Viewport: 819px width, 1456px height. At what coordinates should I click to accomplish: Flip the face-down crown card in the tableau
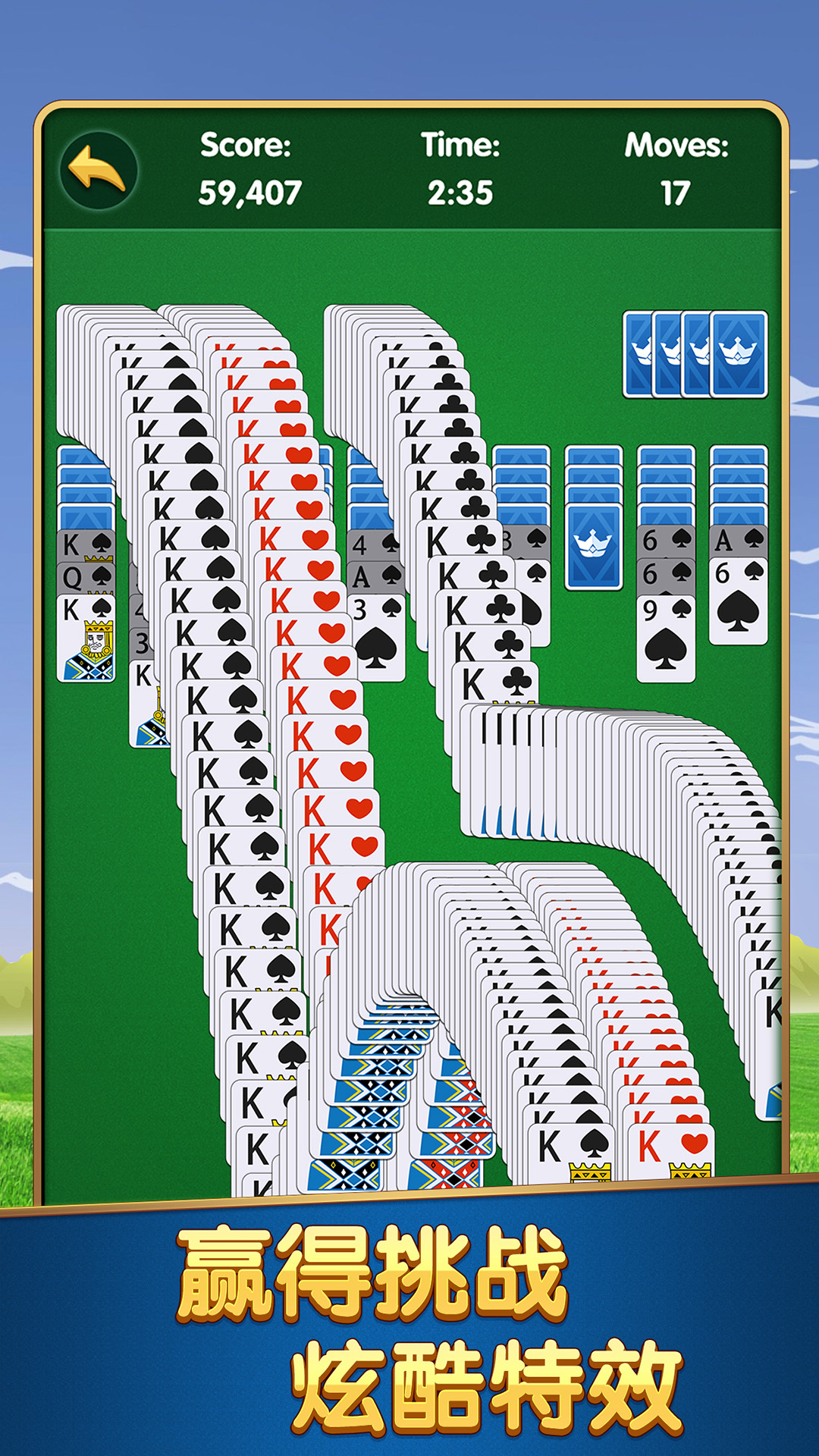[594, 546]
